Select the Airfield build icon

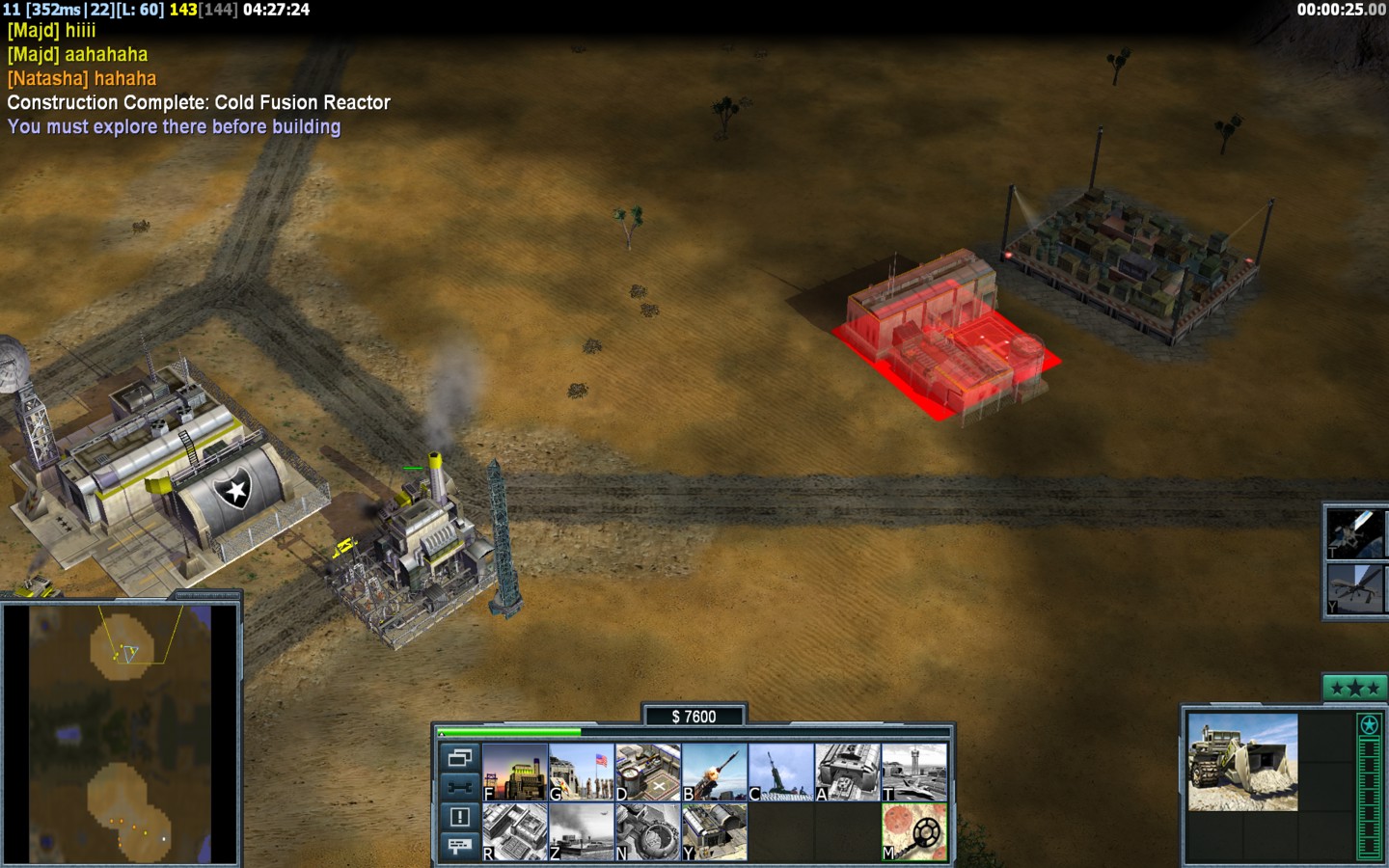(914, 772)
